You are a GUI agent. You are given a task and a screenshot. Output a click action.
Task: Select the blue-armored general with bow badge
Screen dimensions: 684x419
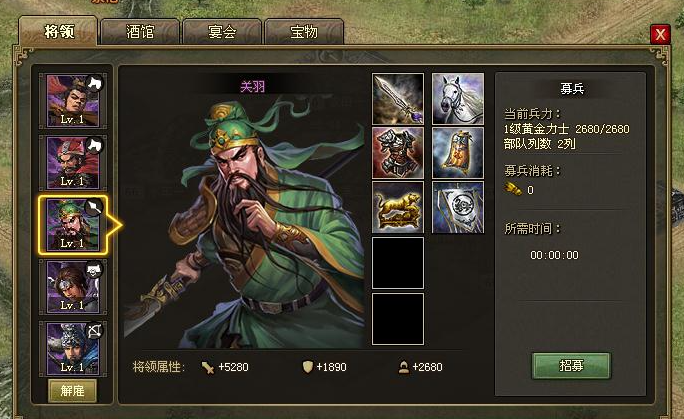tap(72, 346)
